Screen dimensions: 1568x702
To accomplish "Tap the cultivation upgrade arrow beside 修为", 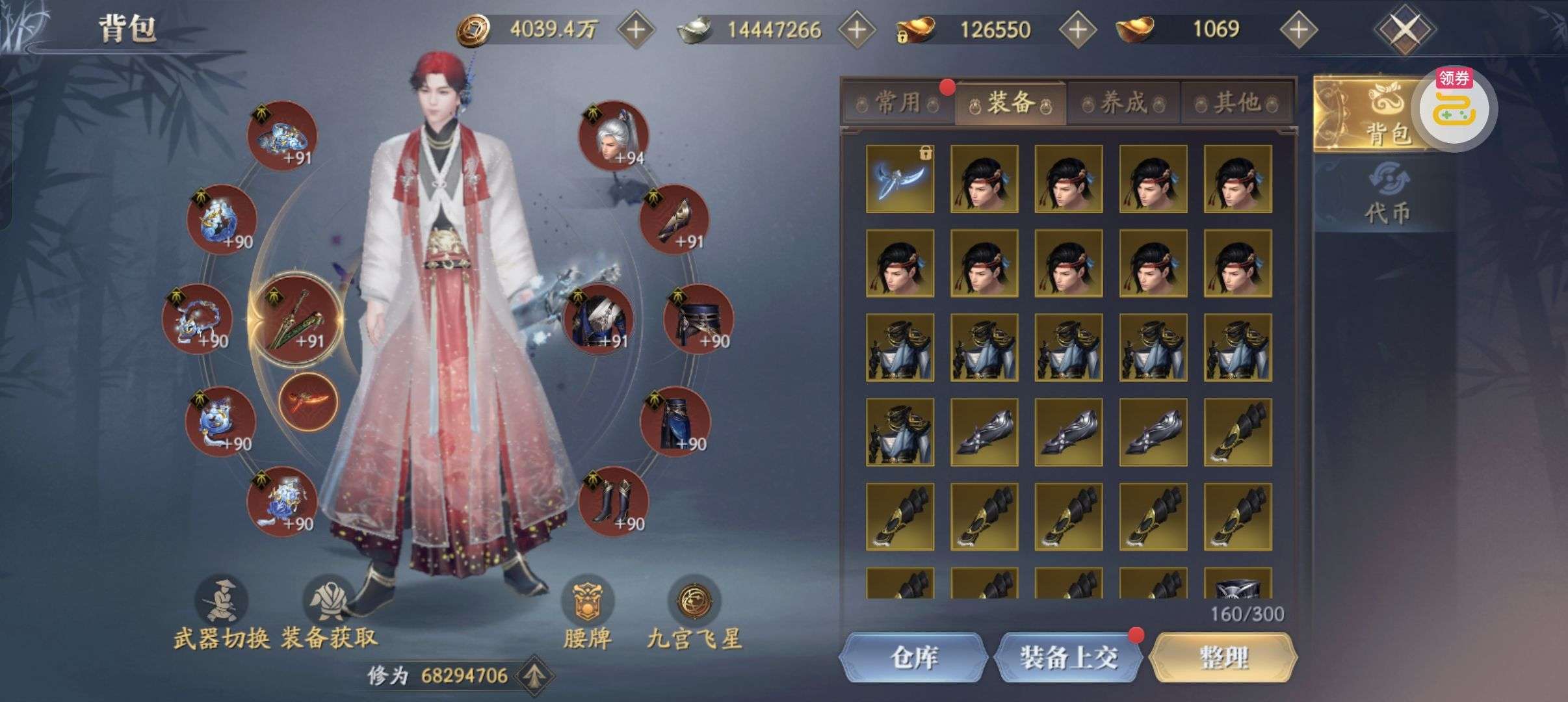I will (534, 675).
